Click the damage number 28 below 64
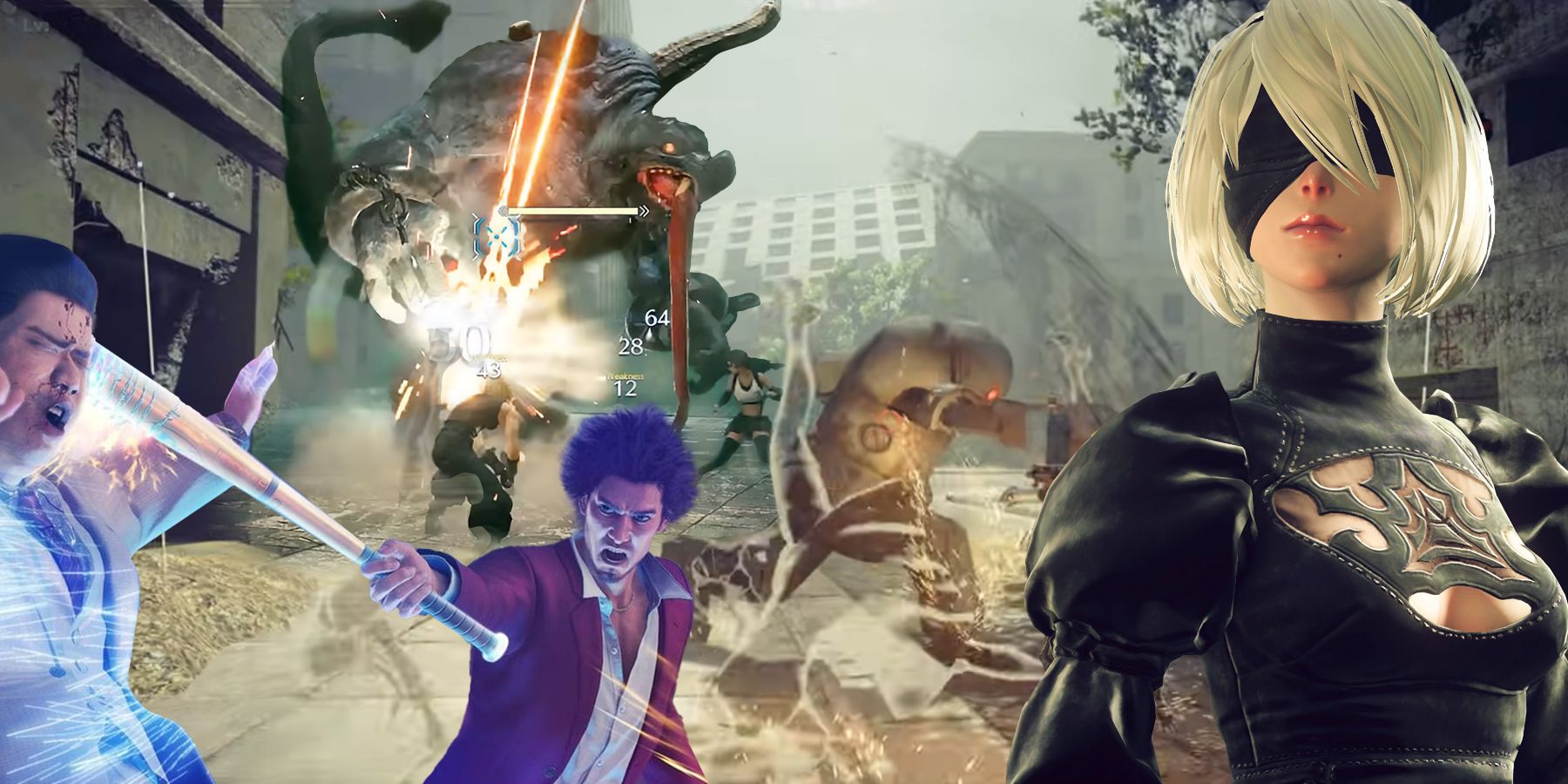 tap(632, 347)
